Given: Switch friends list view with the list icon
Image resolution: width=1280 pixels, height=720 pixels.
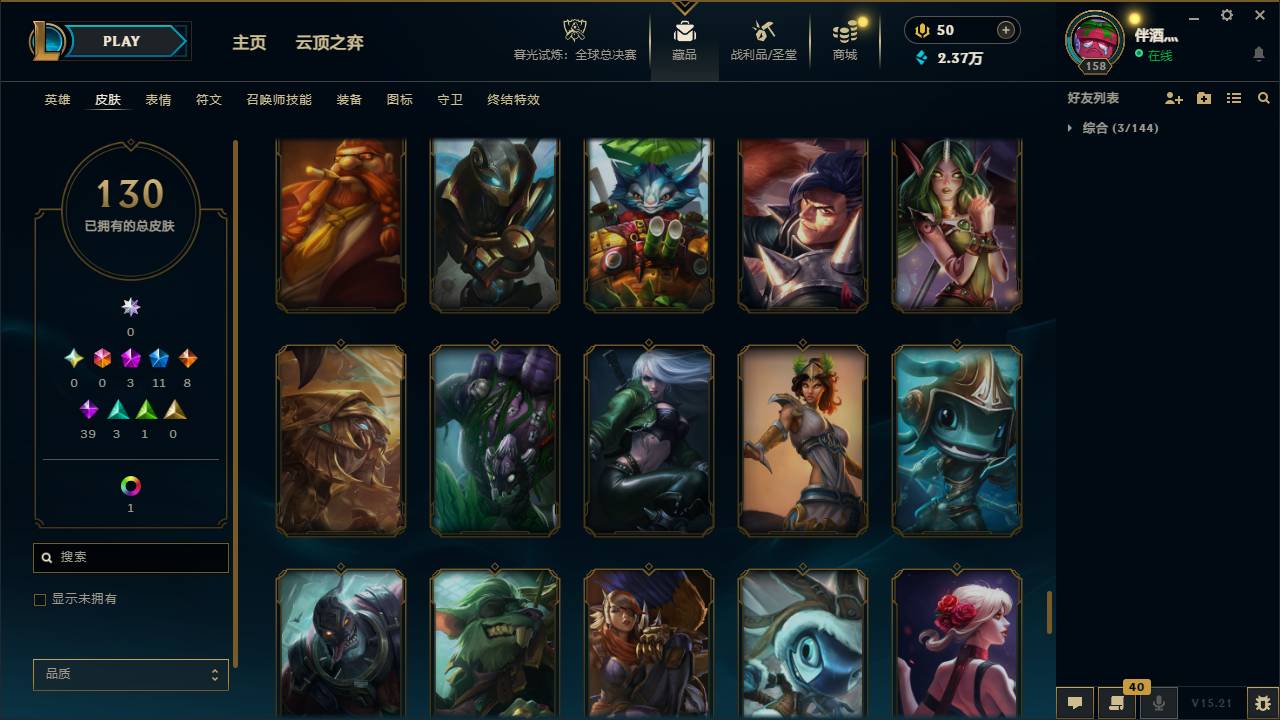Looking at the screenshot, I should pyautogui.click(x=1233, y=97).
